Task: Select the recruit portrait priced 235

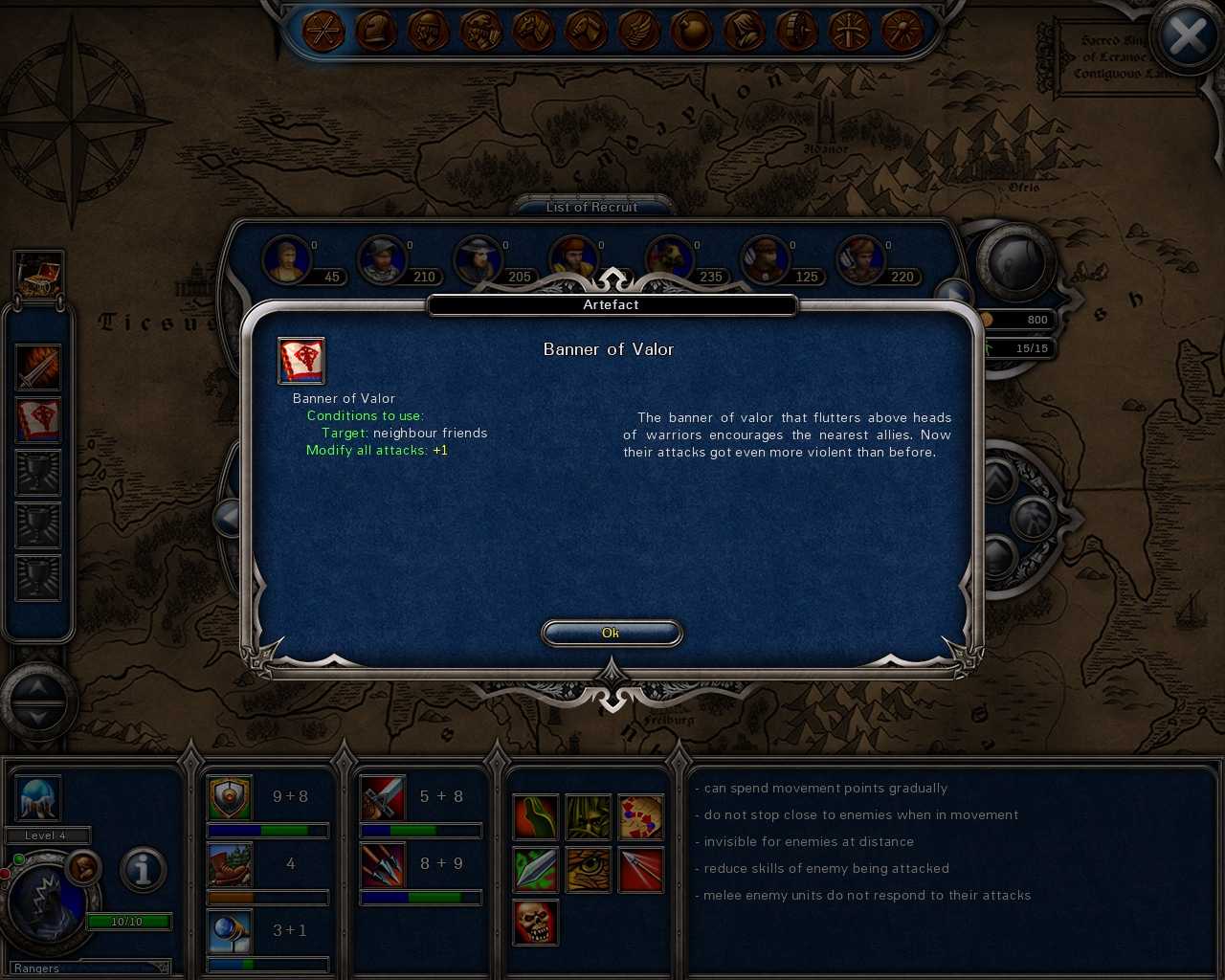Action: coord(667,256)
